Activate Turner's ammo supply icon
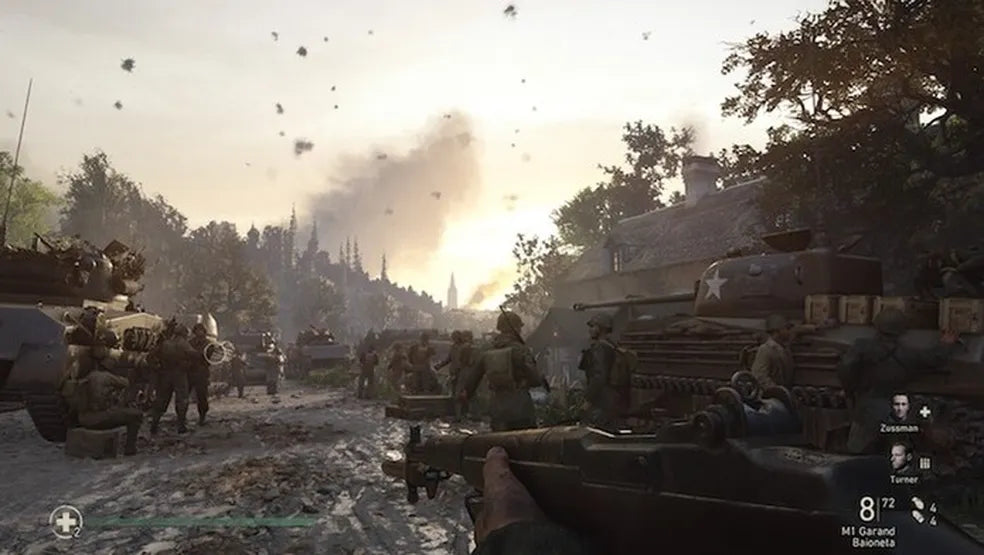Image resolution: width=984 pixels, height=555 pixels. (x=925, y=462)
